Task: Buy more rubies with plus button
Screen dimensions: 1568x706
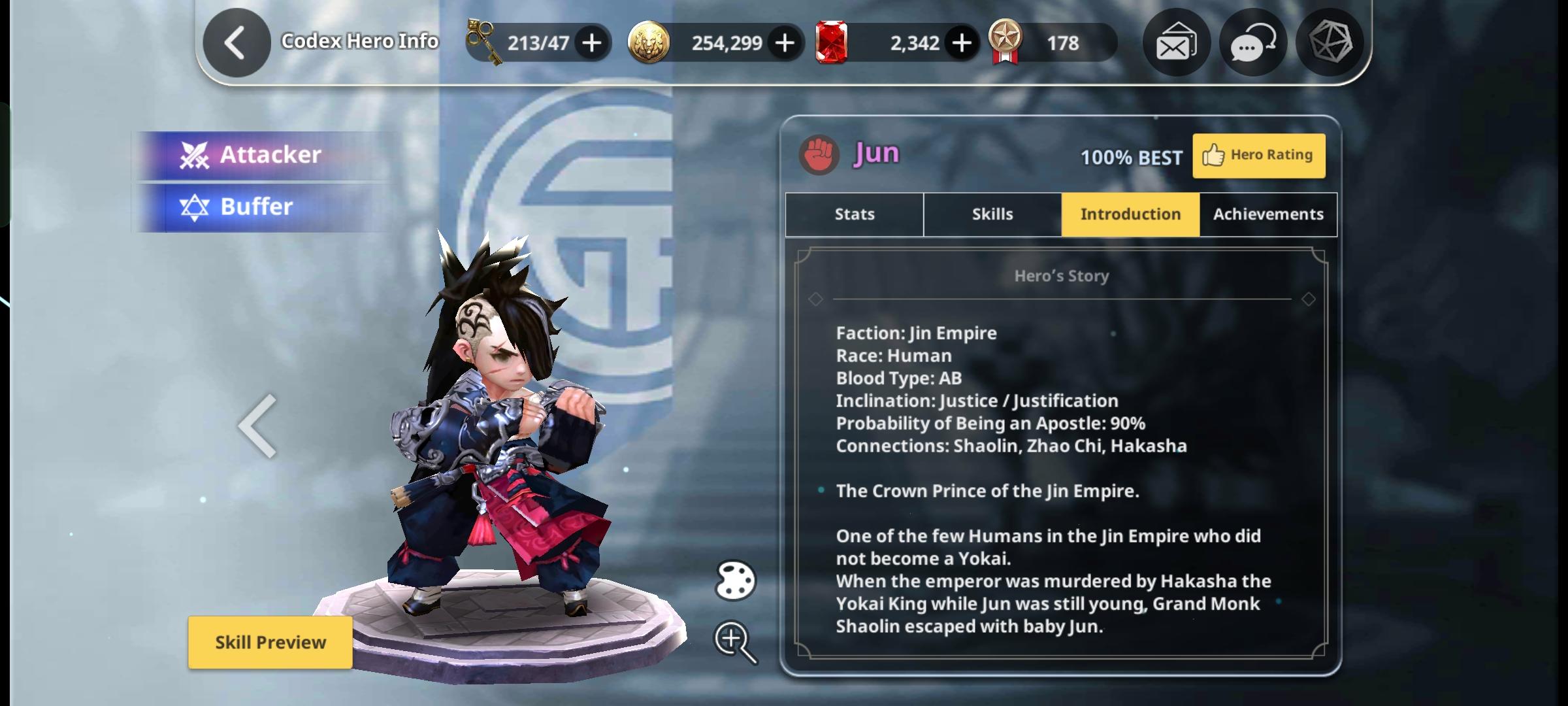Action: click(x=962, y=43)
